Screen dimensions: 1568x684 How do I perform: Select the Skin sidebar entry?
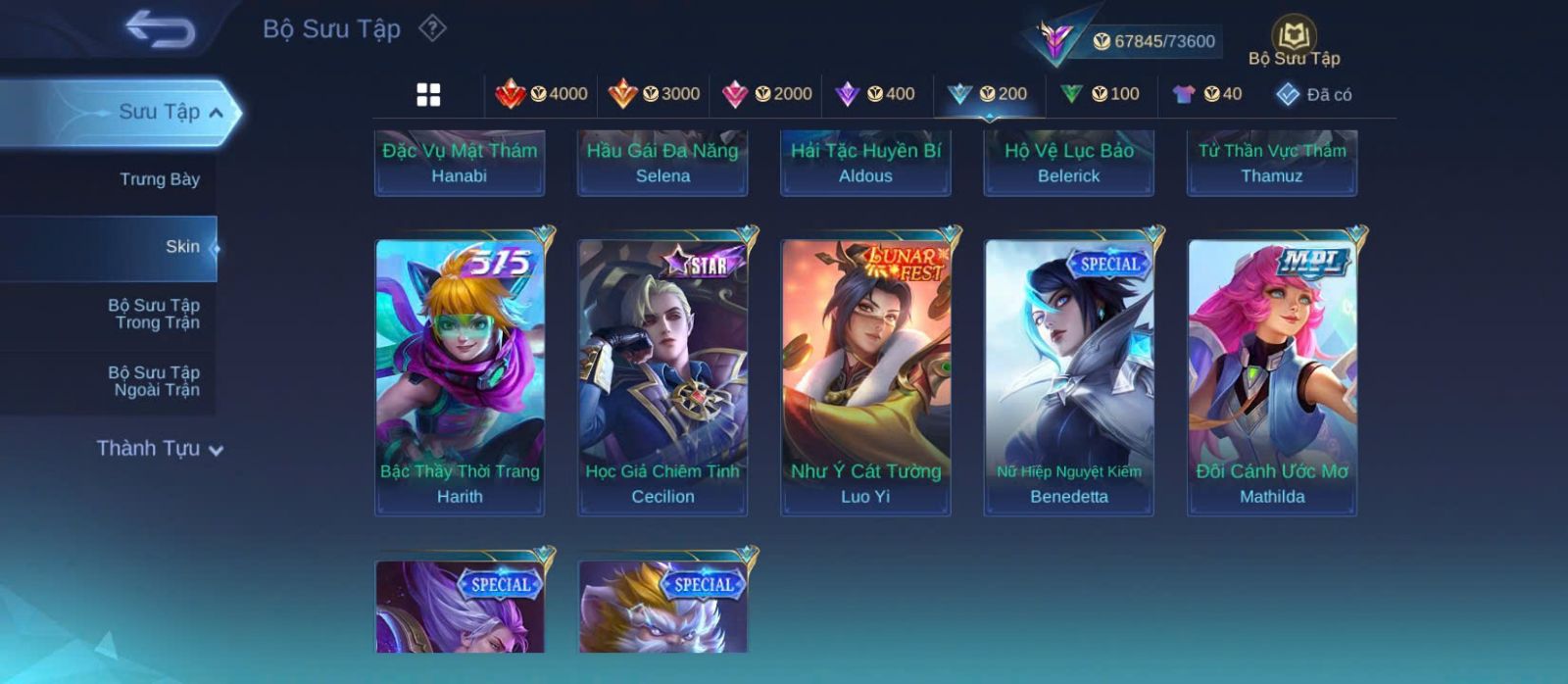coord(181,247)
